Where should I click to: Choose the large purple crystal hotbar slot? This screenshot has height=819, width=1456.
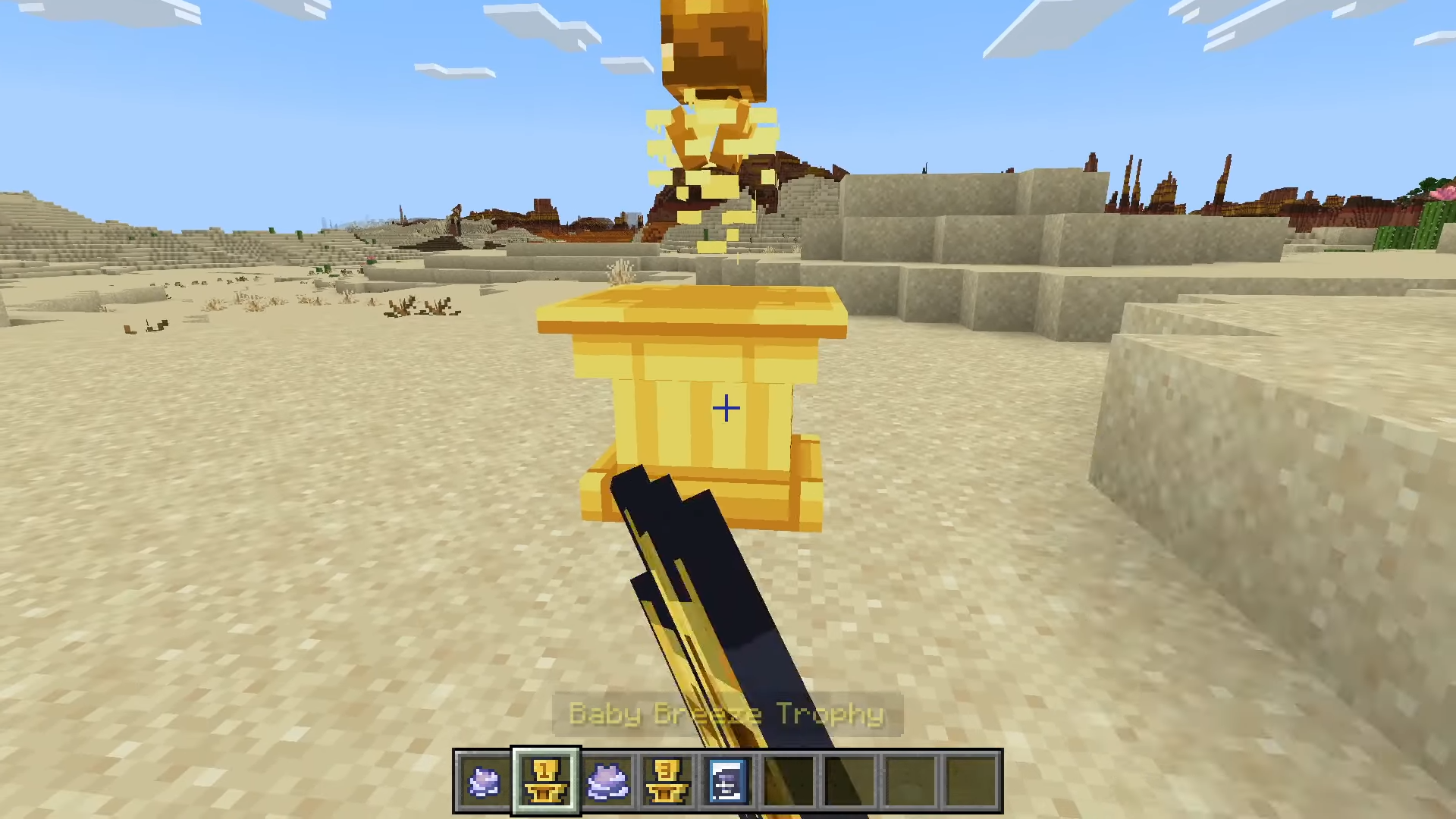[607, 781]
